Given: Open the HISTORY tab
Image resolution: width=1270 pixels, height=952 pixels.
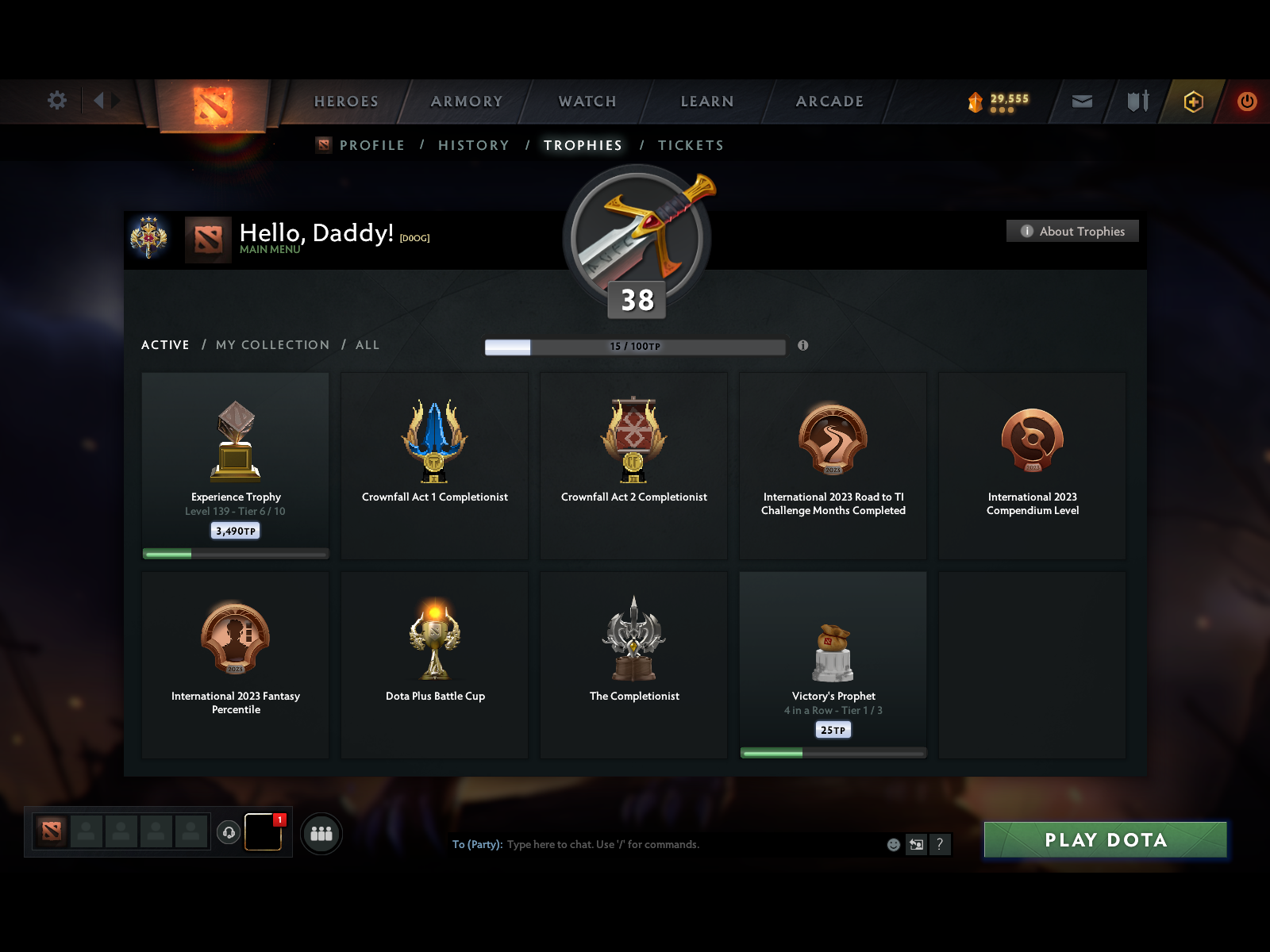Looking at the screenshot, I should click(x=473, y=145).
